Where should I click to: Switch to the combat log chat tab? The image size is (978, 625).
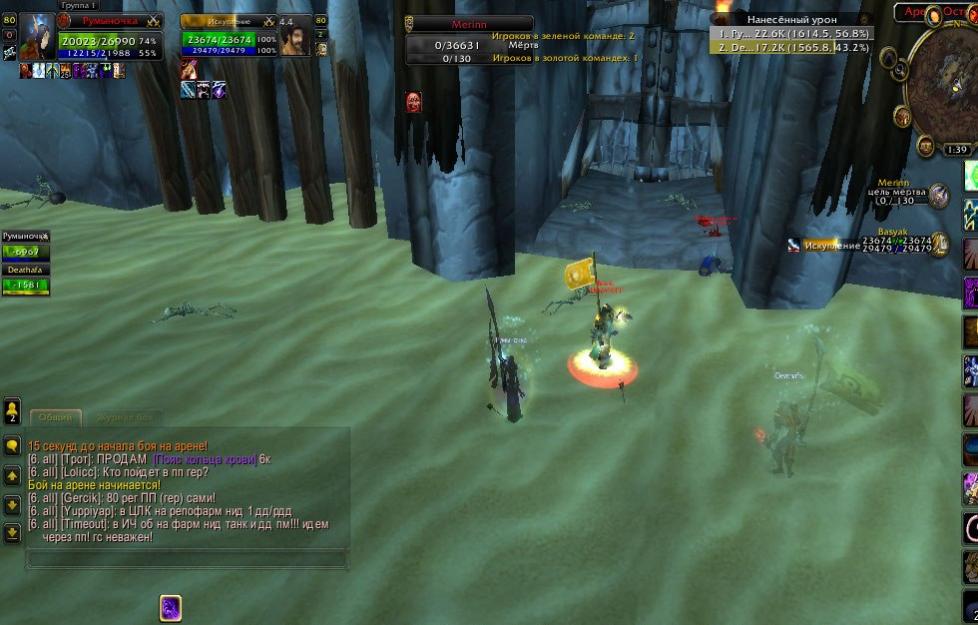pyautogui.click(x=124, y=417)
